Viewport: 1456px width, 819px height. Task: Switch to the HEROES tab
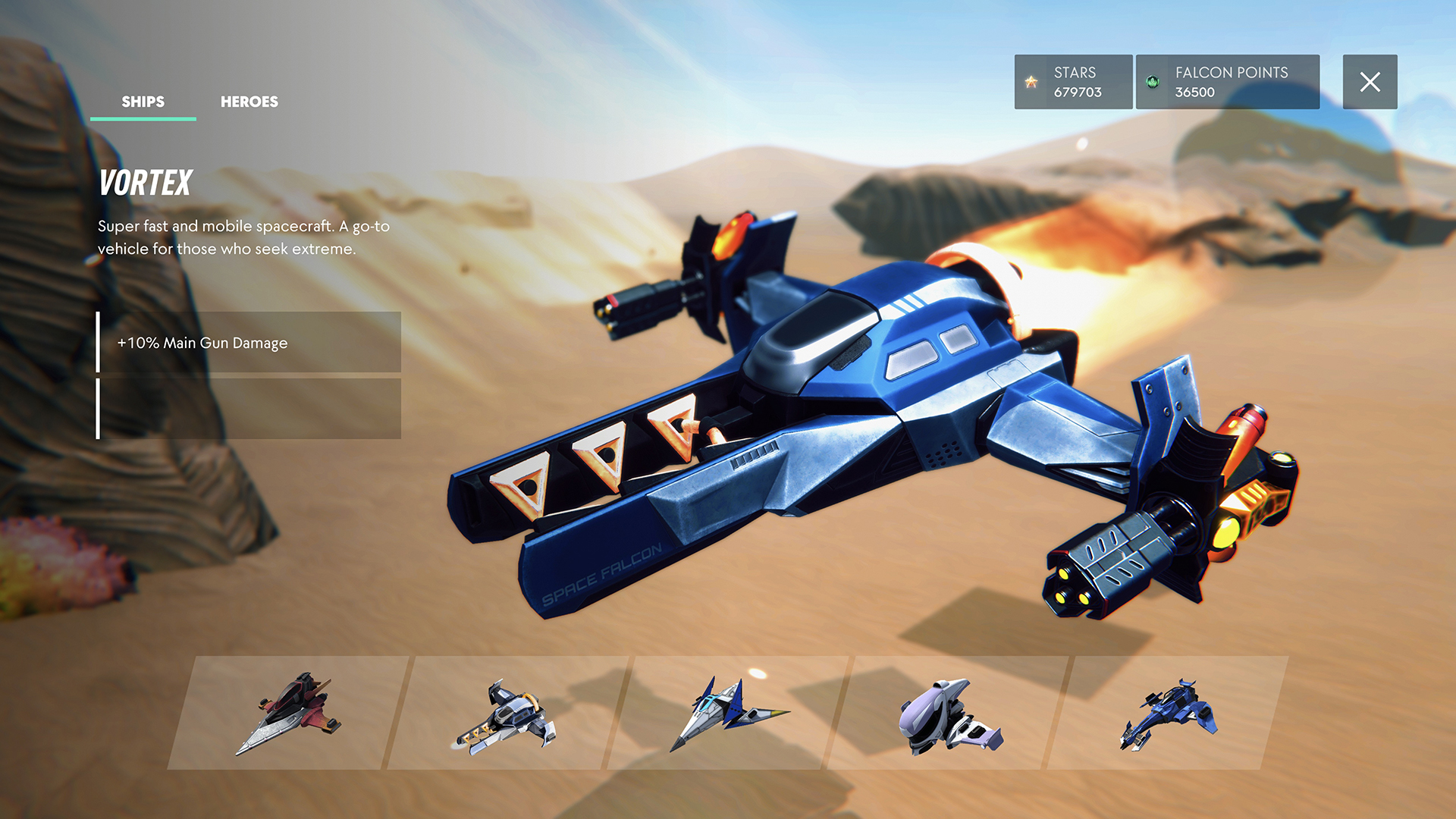click(x=249, y=101)
